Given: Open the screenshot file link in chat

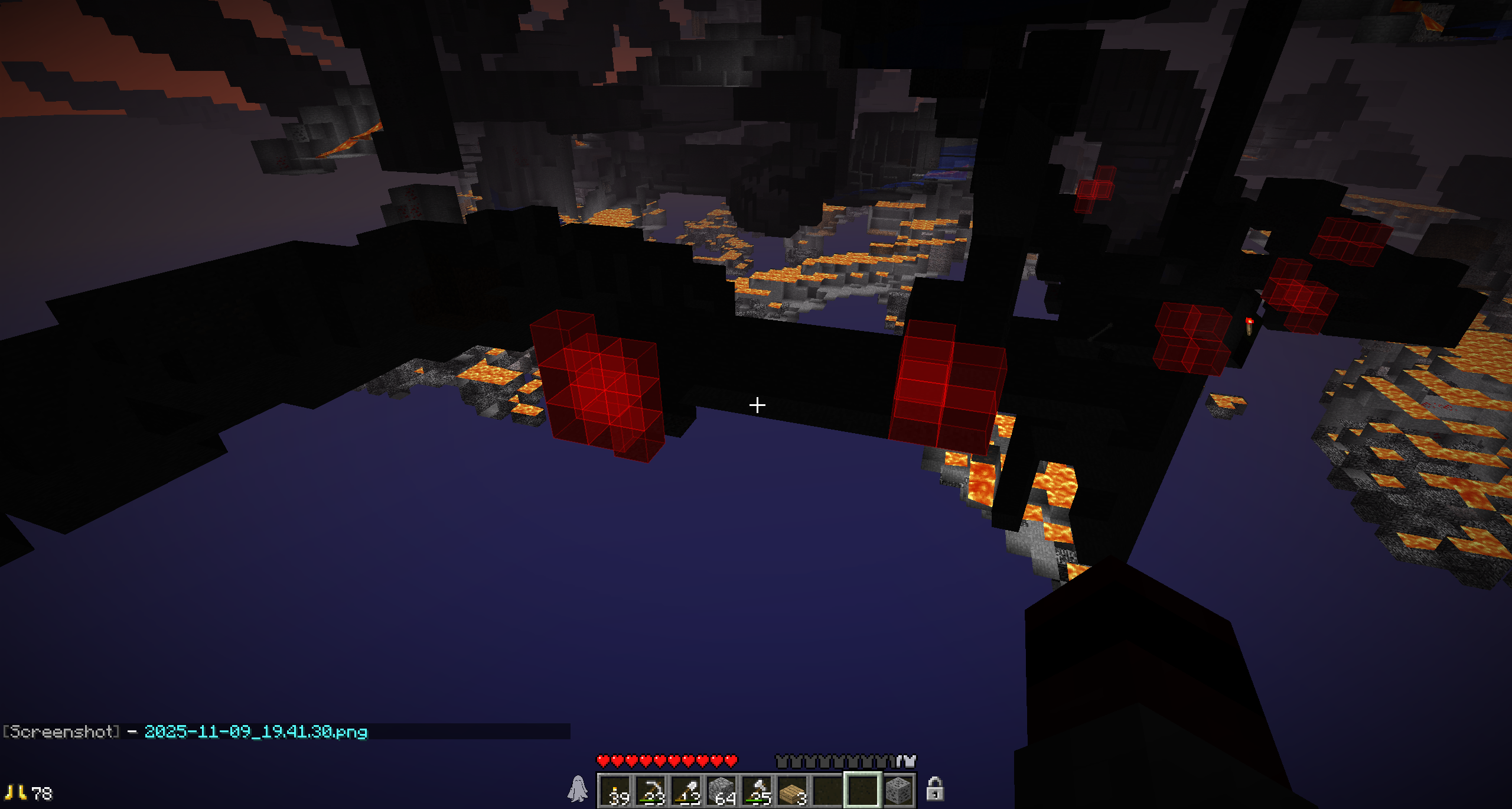Looking at the screenshot, I should 256,732.
